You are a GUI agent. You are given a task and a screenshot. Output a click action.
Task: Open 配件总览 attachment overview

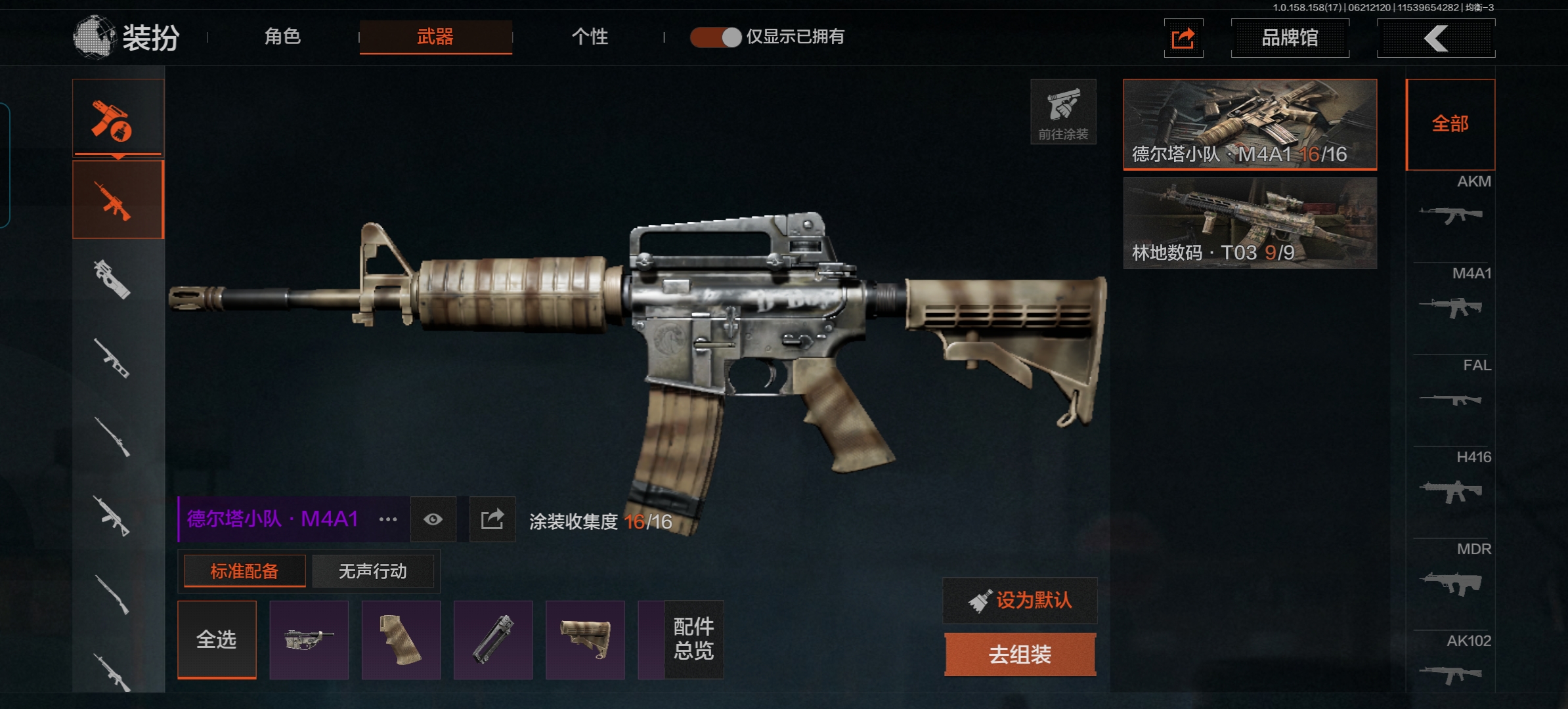693,639
